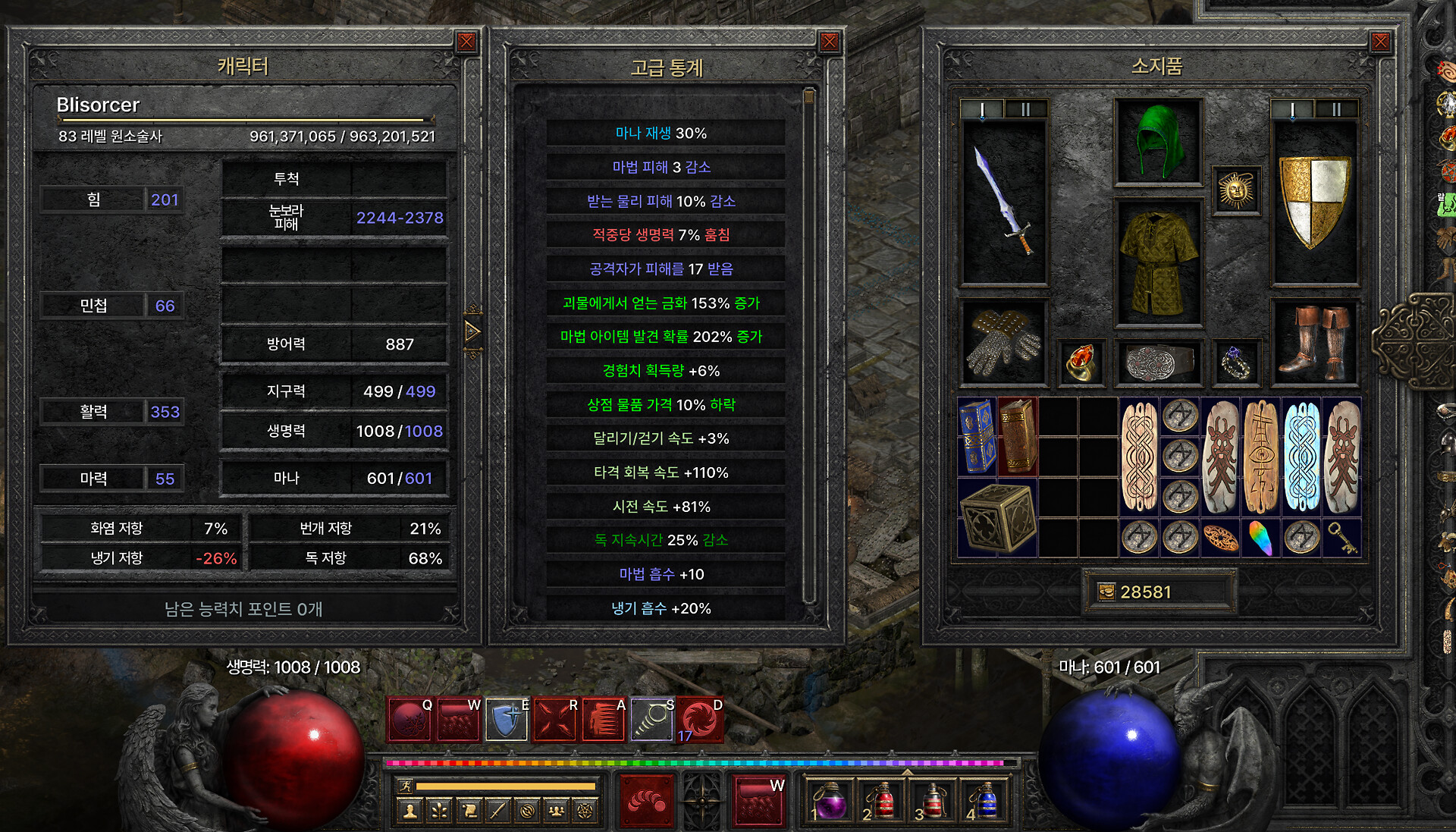The image size is (1456, 832).
Task: Use the blue mana potion in belt
Action: click(985, 801)
